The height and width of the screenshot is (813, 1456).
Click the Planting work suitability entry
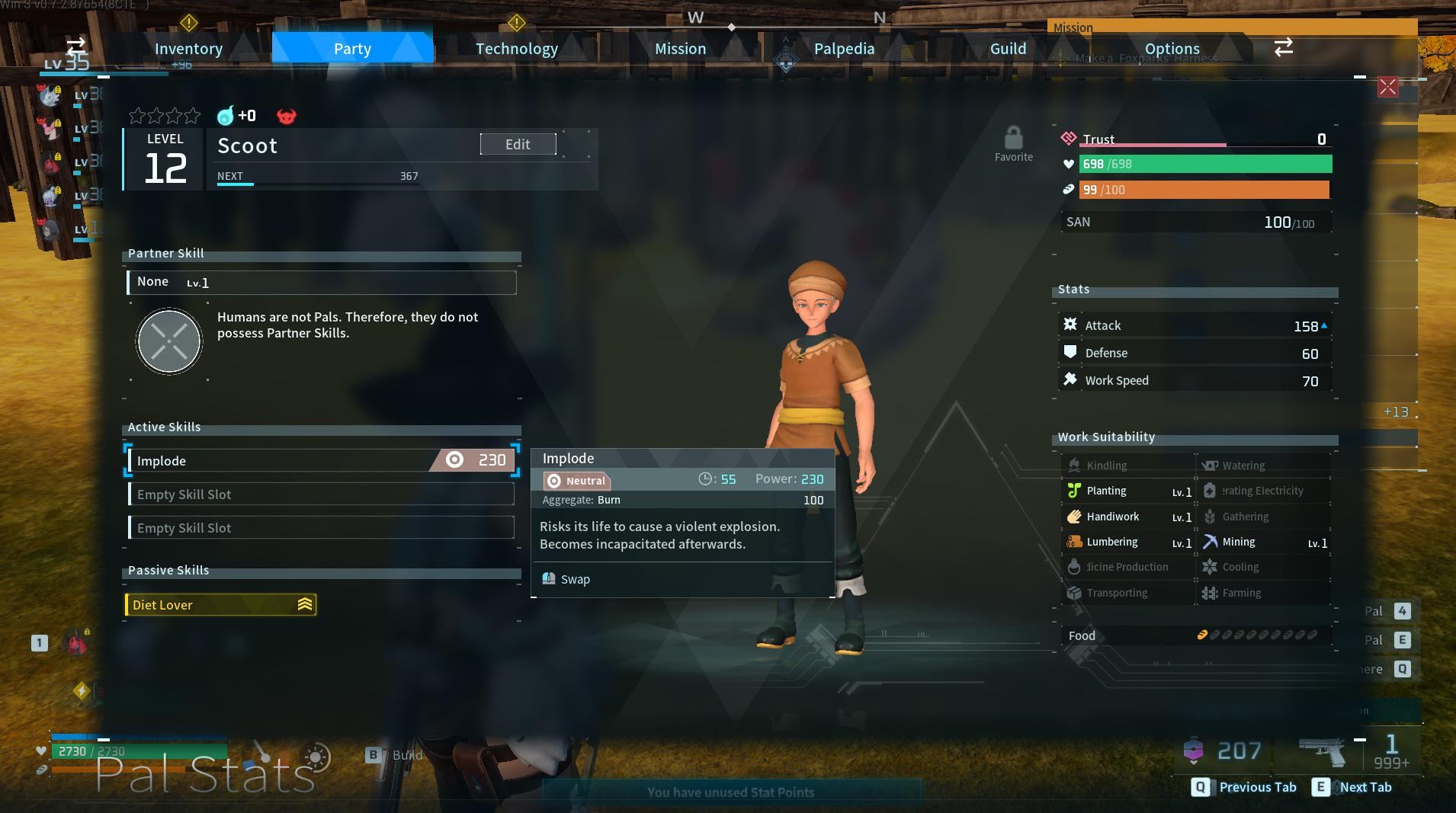coord(1129,491)
